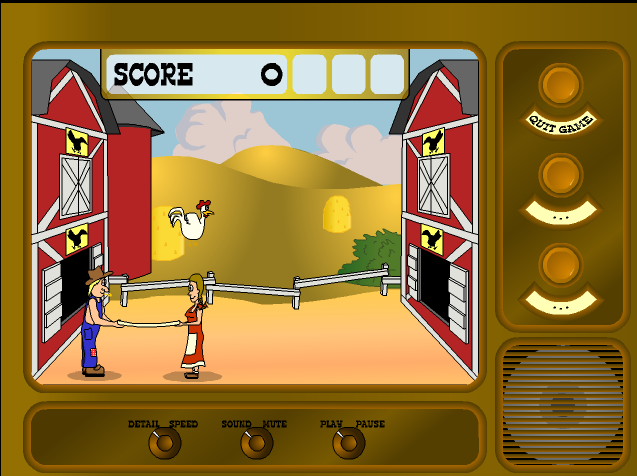Toggle the Sound/Mute knob
637x476 pixels.
click(256, 442)
